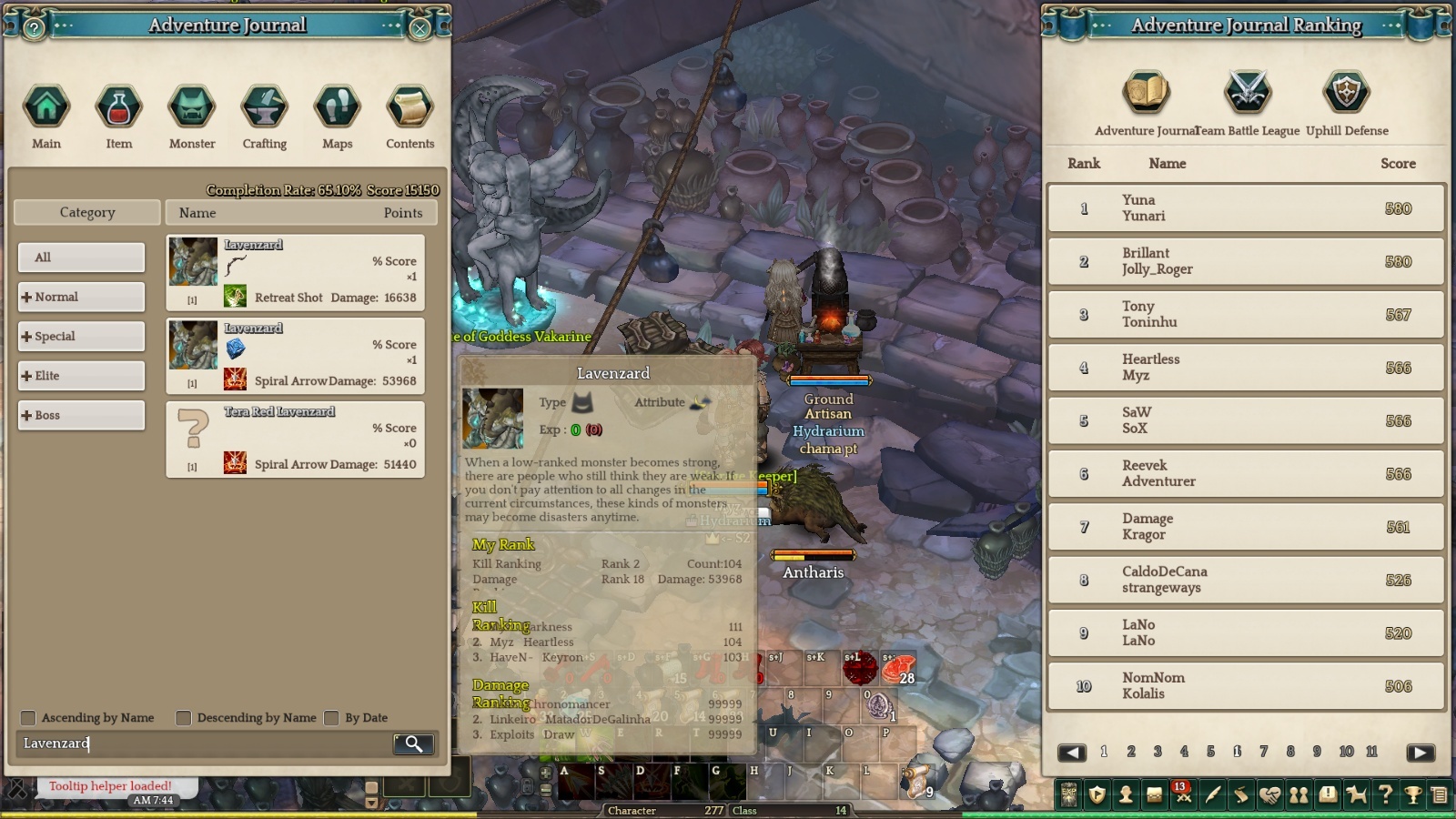This screenshot has width=1456, height=819.
Task: Toggle Ascending by Name sorting
Action: (x=29, y=718)
